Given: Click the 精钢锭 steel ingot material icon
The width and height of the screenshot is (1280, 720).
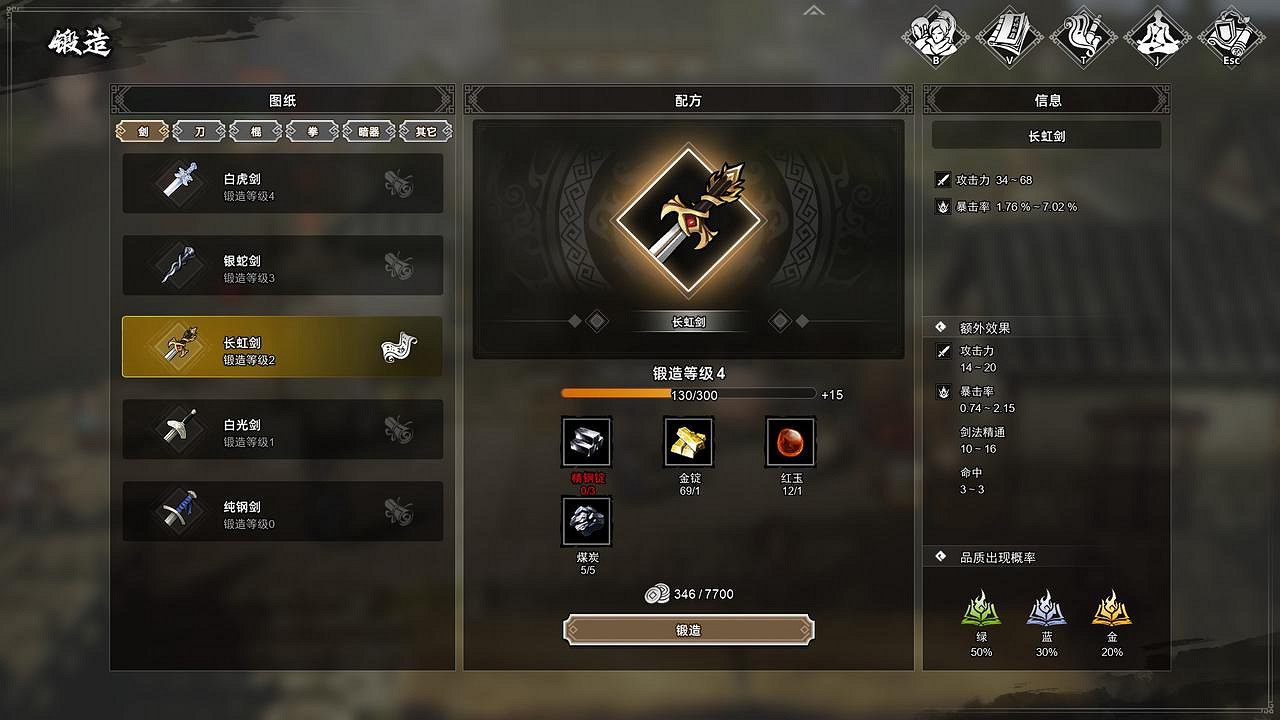Looking at the screenshot, I should pos(586,441).
